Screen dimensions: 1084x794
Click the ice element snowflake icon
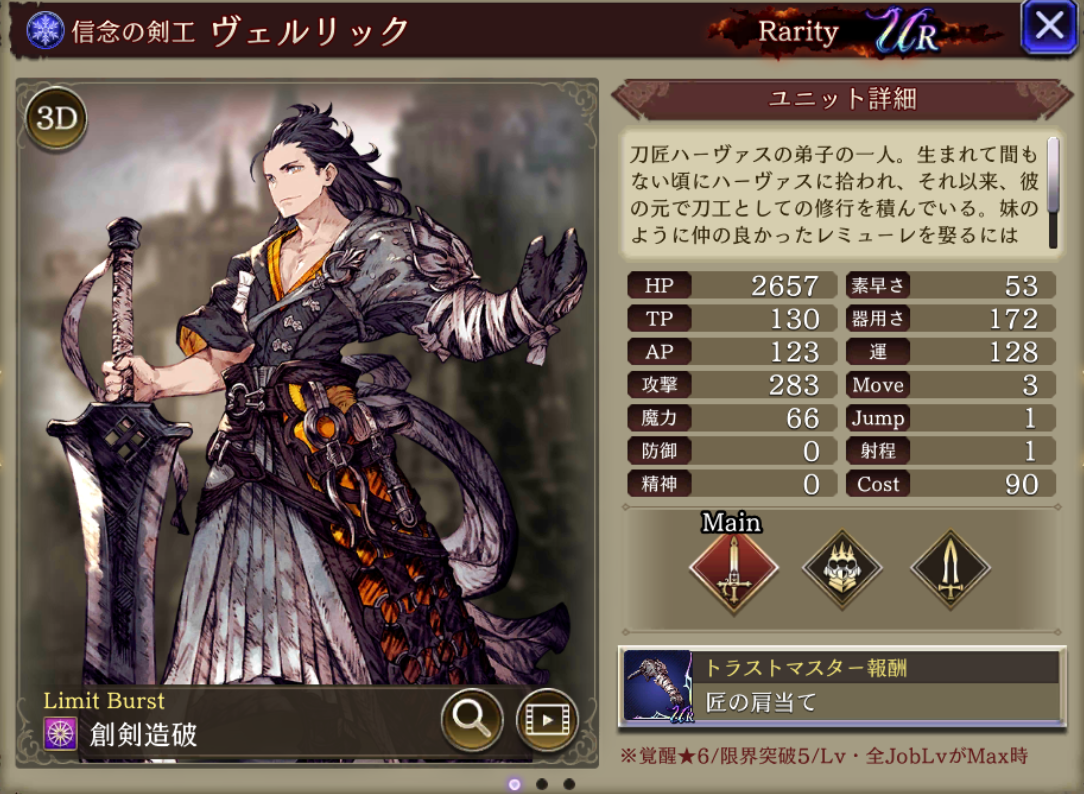(x=46, y=29)
